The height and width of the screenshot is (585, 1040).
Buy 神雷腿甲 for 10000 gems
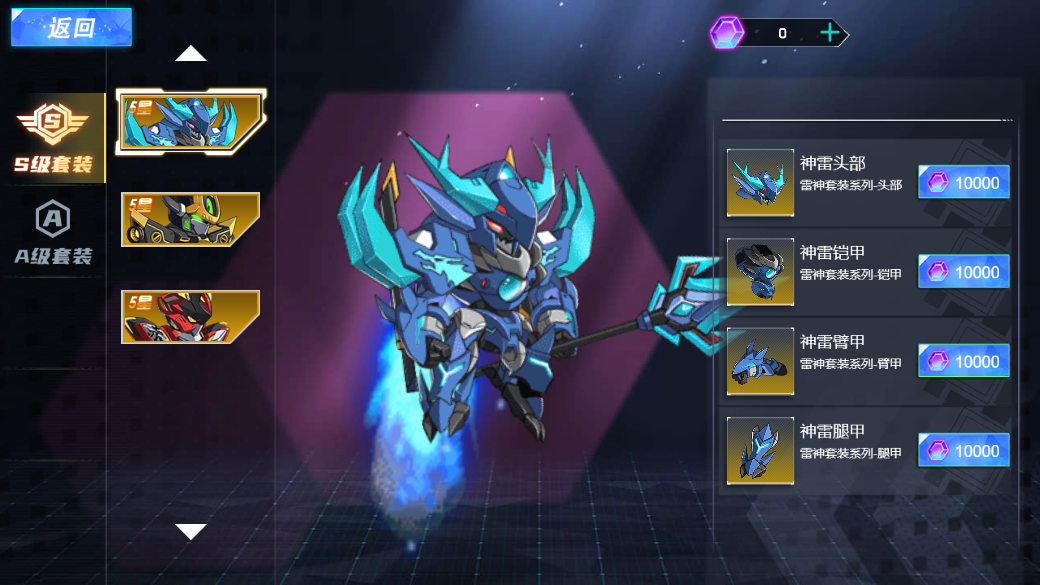point(964,451)
